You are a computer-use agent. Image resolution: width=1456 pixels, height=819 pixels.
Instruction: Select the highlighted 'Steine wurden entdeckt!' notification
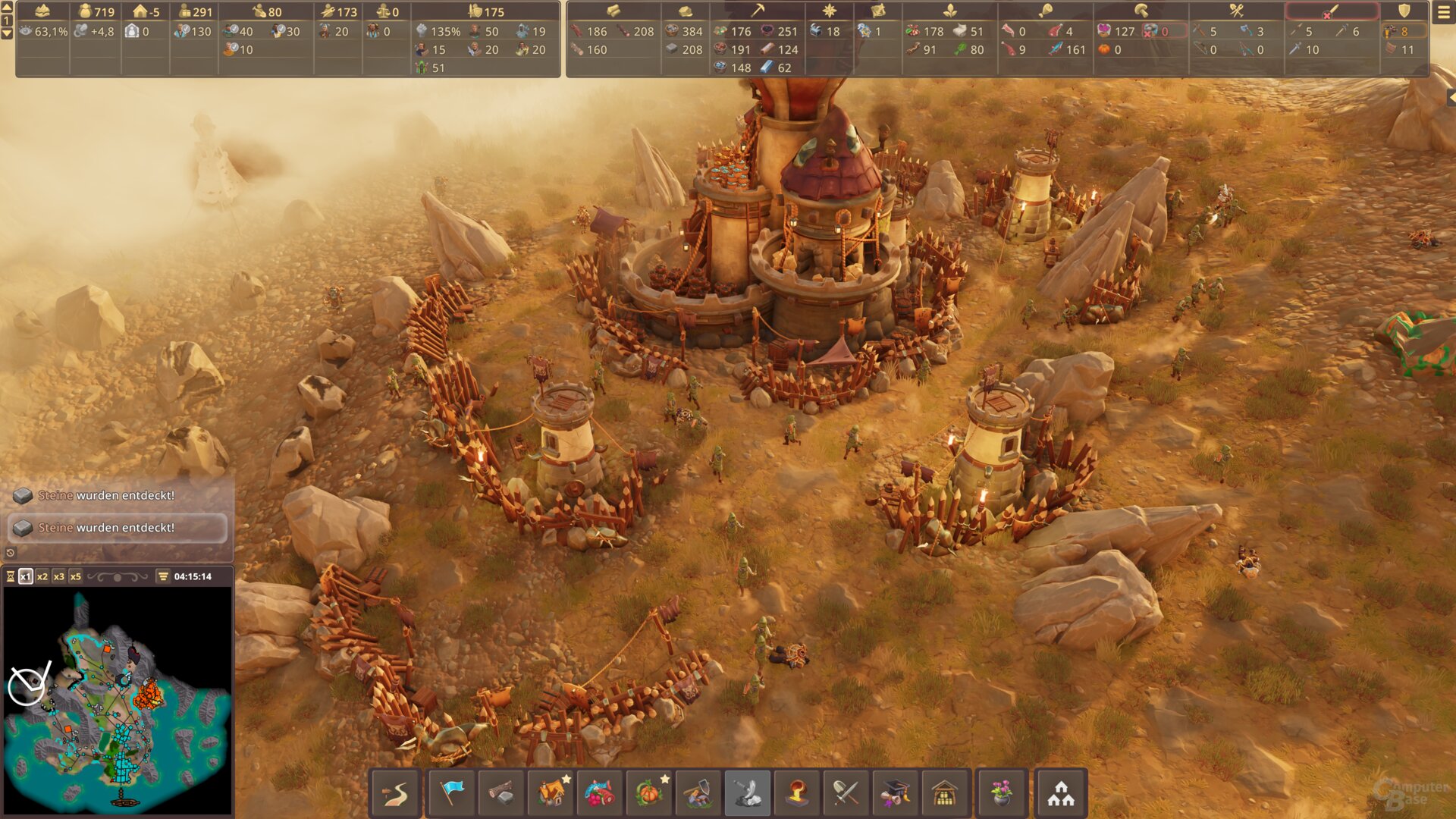118,528
